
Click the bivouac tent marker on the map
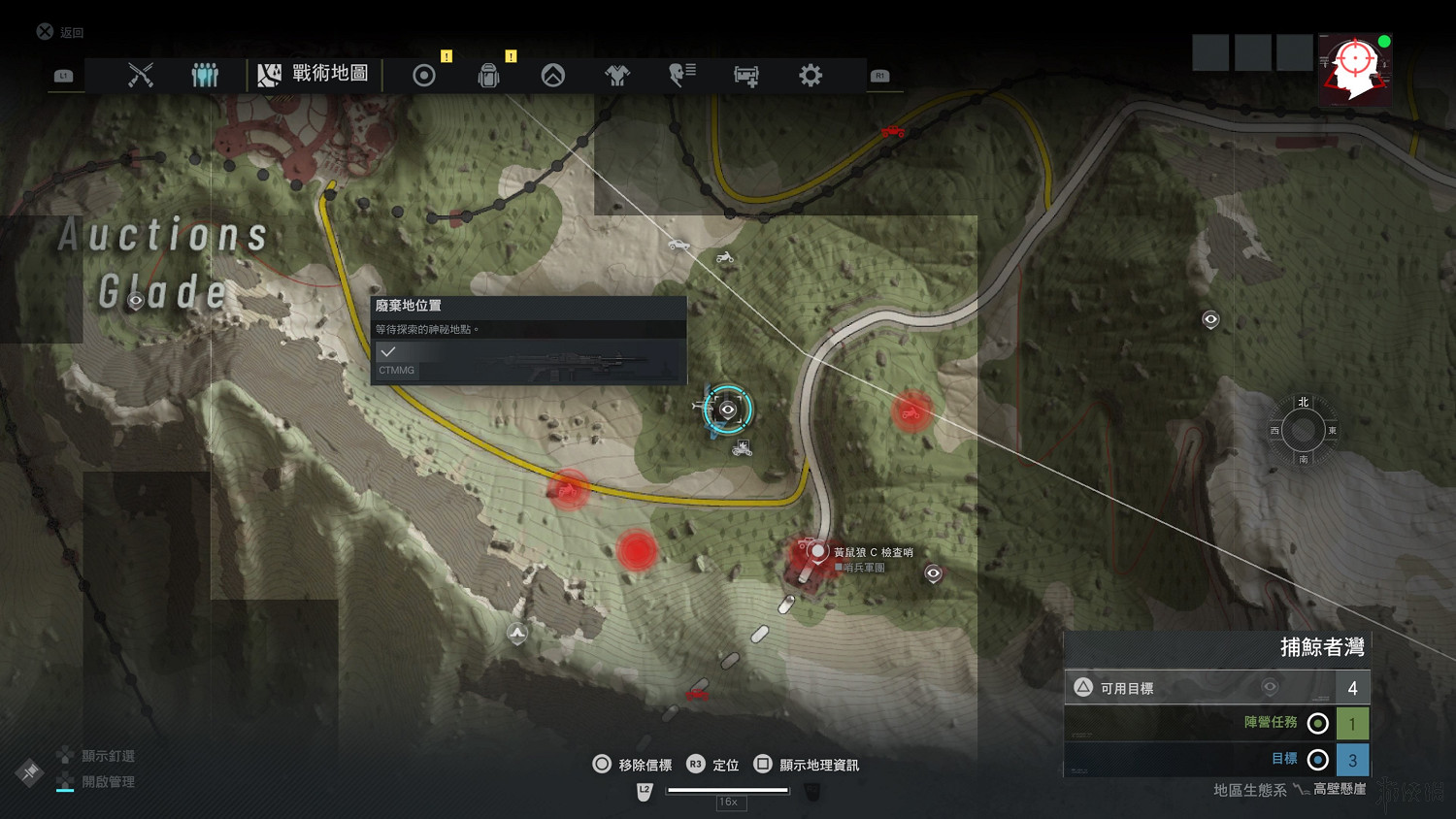517,634
